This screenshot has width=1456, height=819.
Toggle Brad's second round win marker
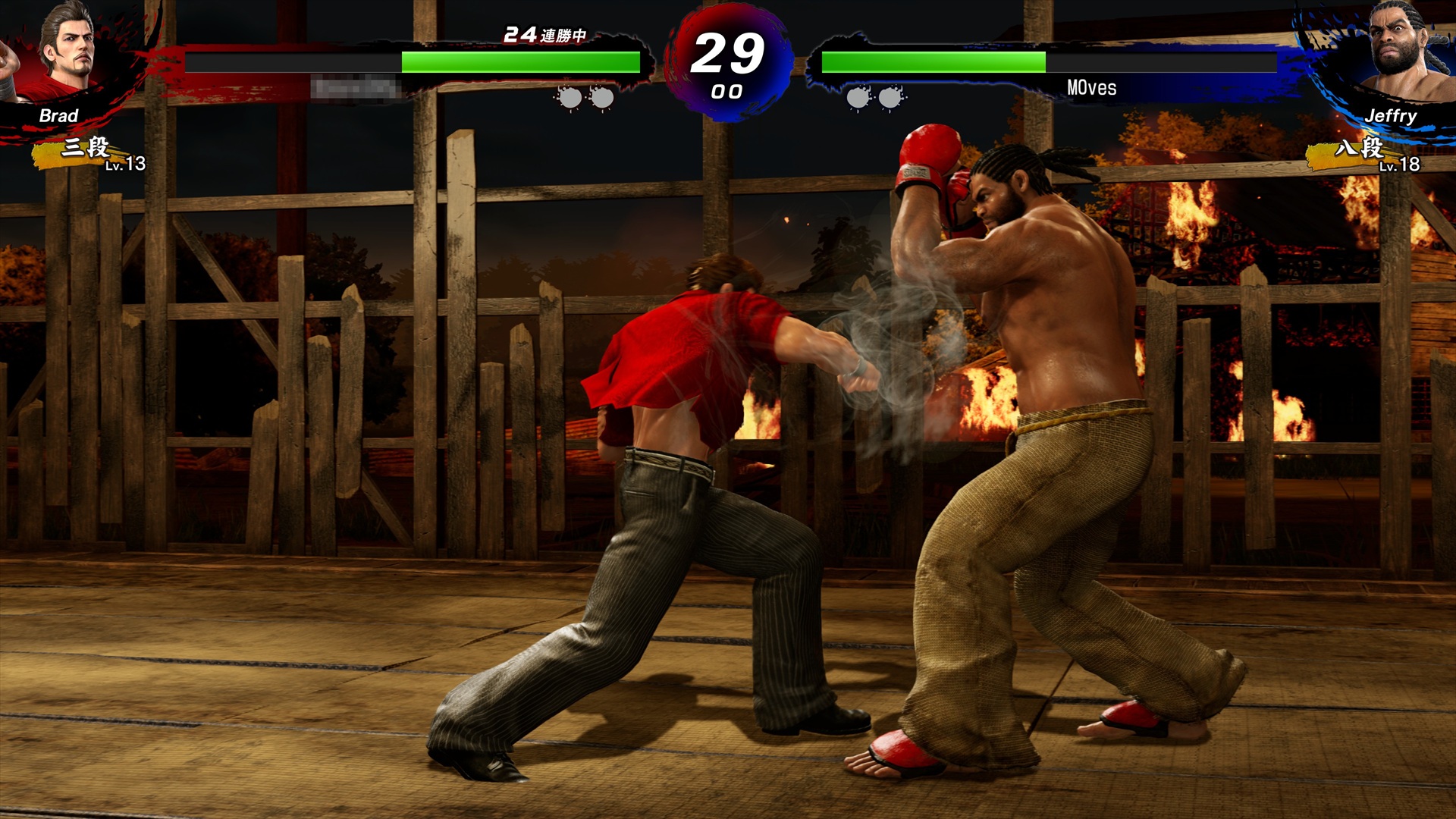(603, 96)
